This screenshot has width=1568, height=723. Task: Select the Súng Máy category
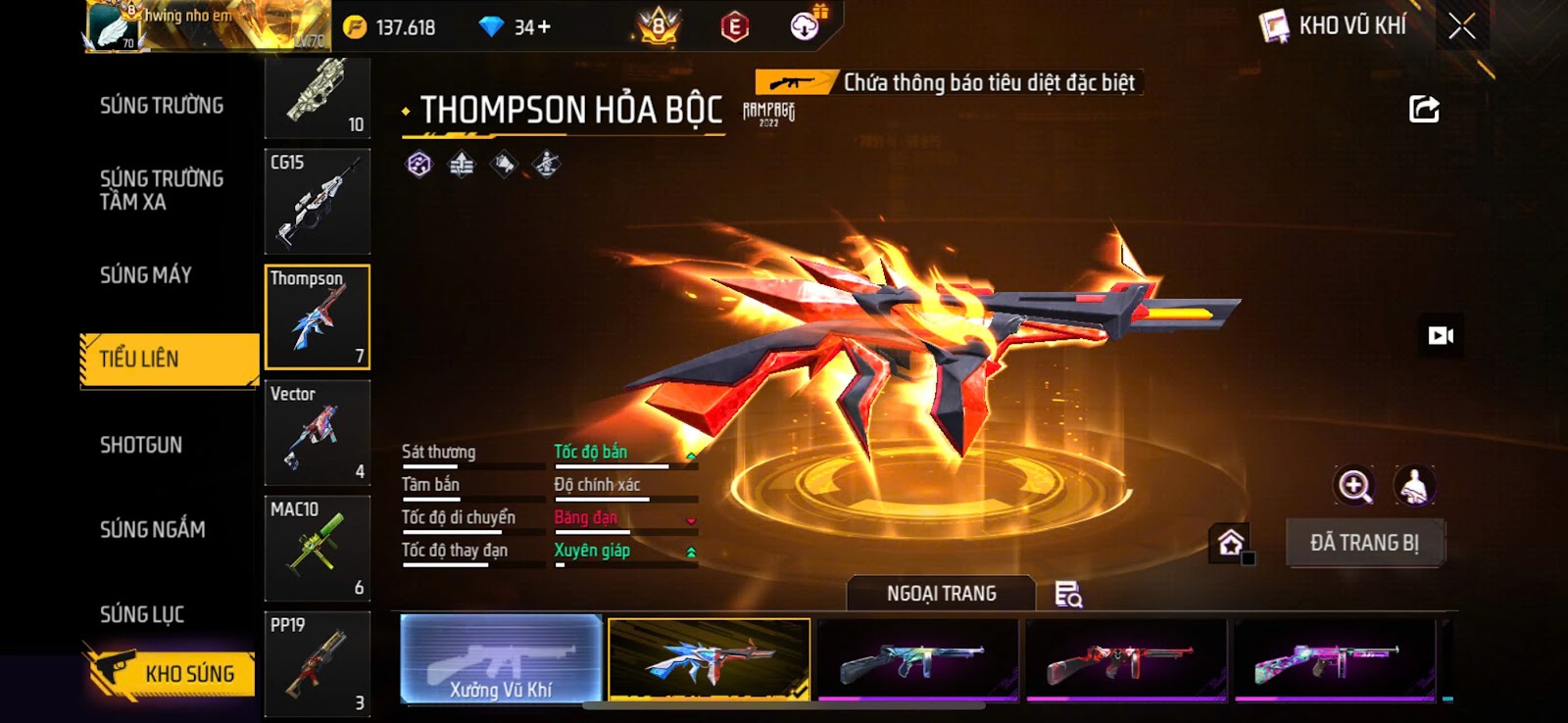[x=146, y=275]
